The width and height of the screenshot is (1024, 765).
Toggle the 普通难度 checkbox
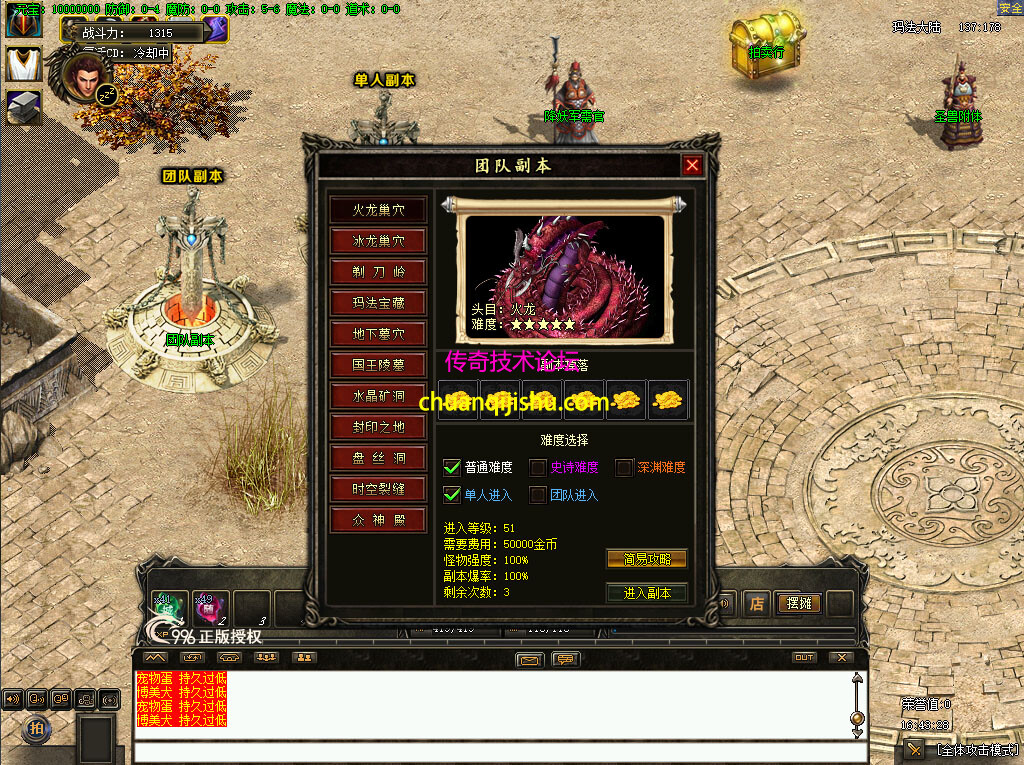coord(452,467)
